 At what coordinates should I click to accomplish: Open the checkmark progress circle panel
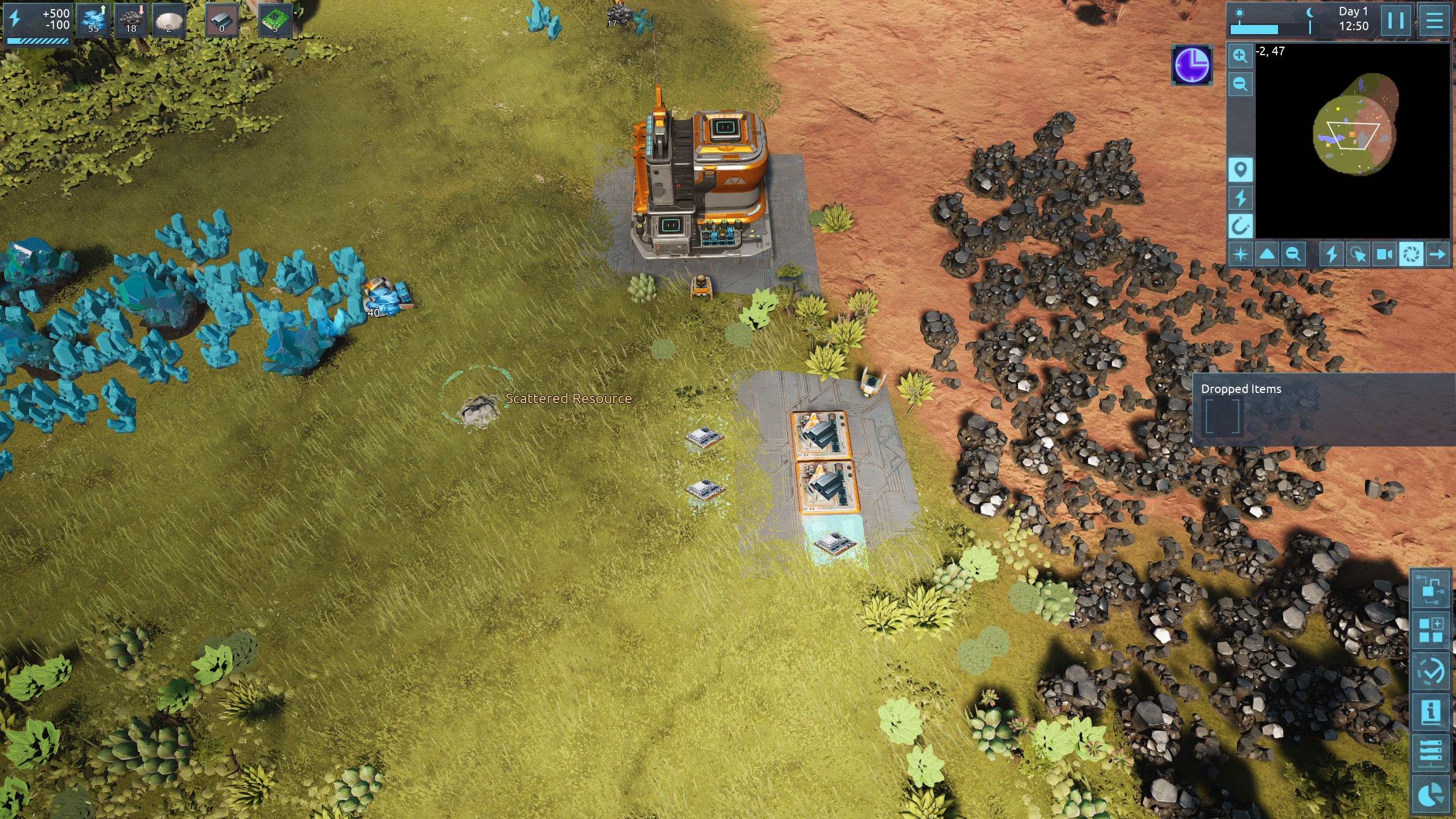click(x=1430, y=672)
